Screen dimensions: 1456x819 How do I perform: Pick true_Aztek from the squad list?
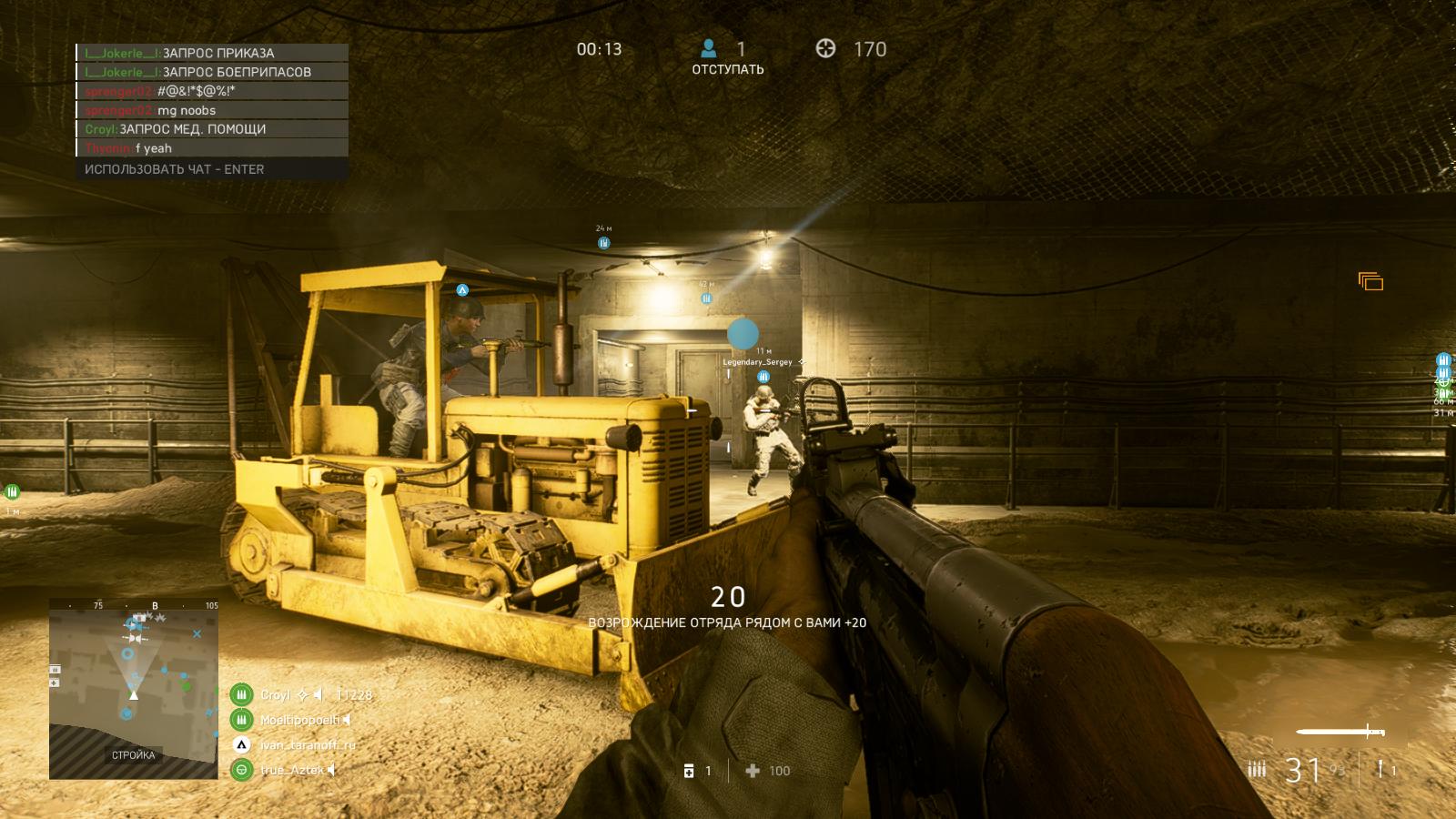coord(291,770)
